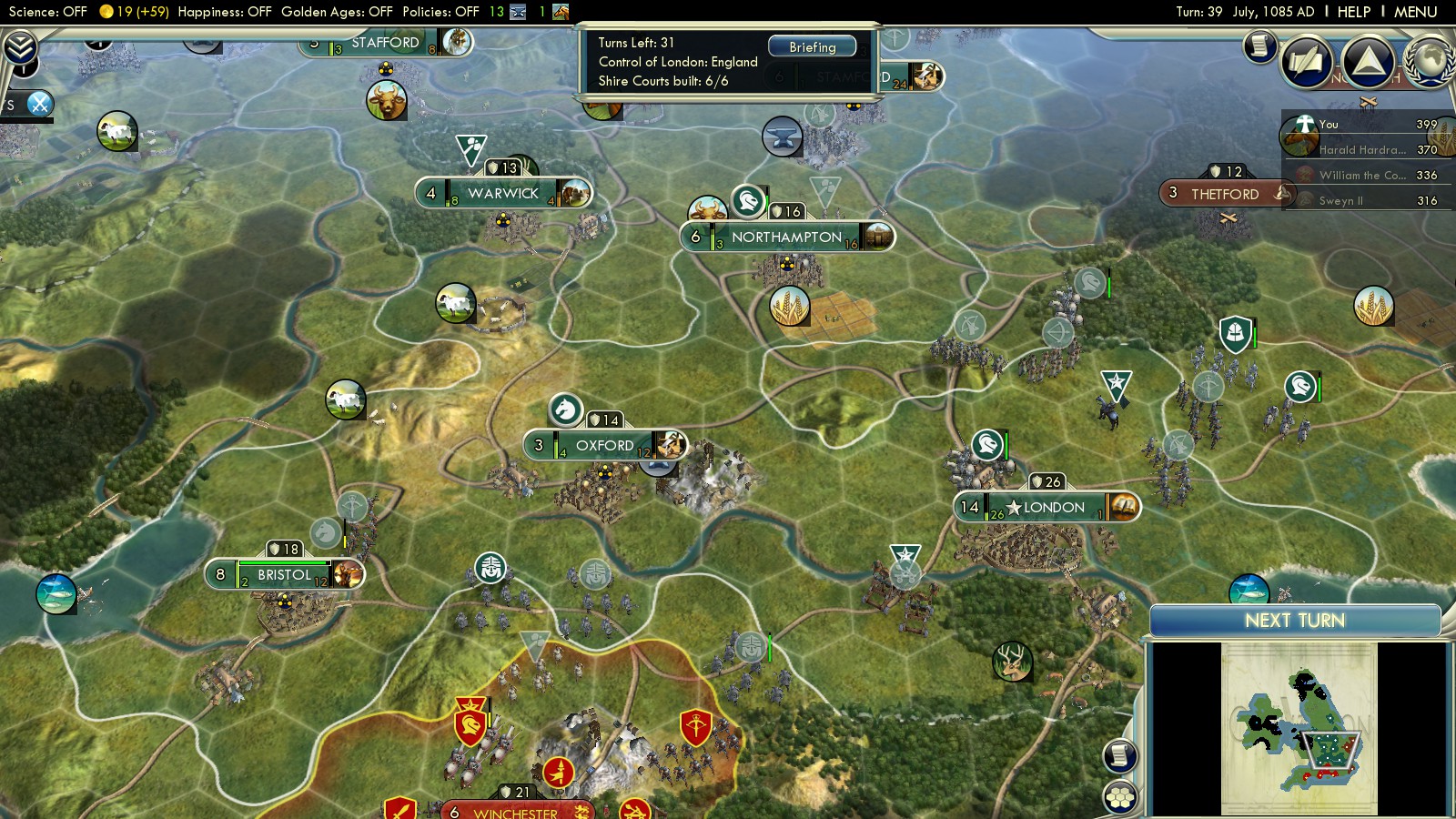End the turn with Next Turn

pyautogui.click(x=1294, y=621)
